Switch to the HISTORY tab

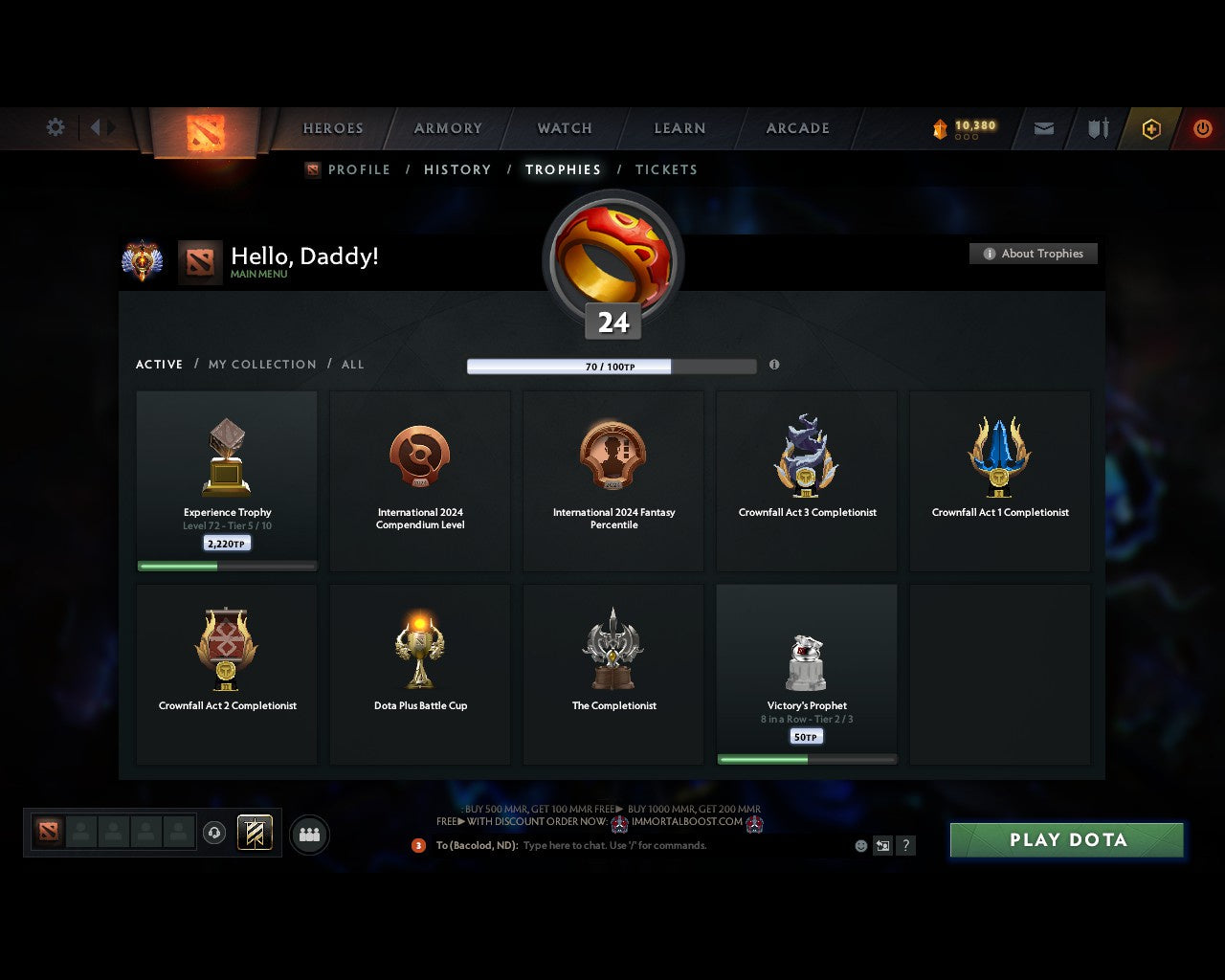457,169
